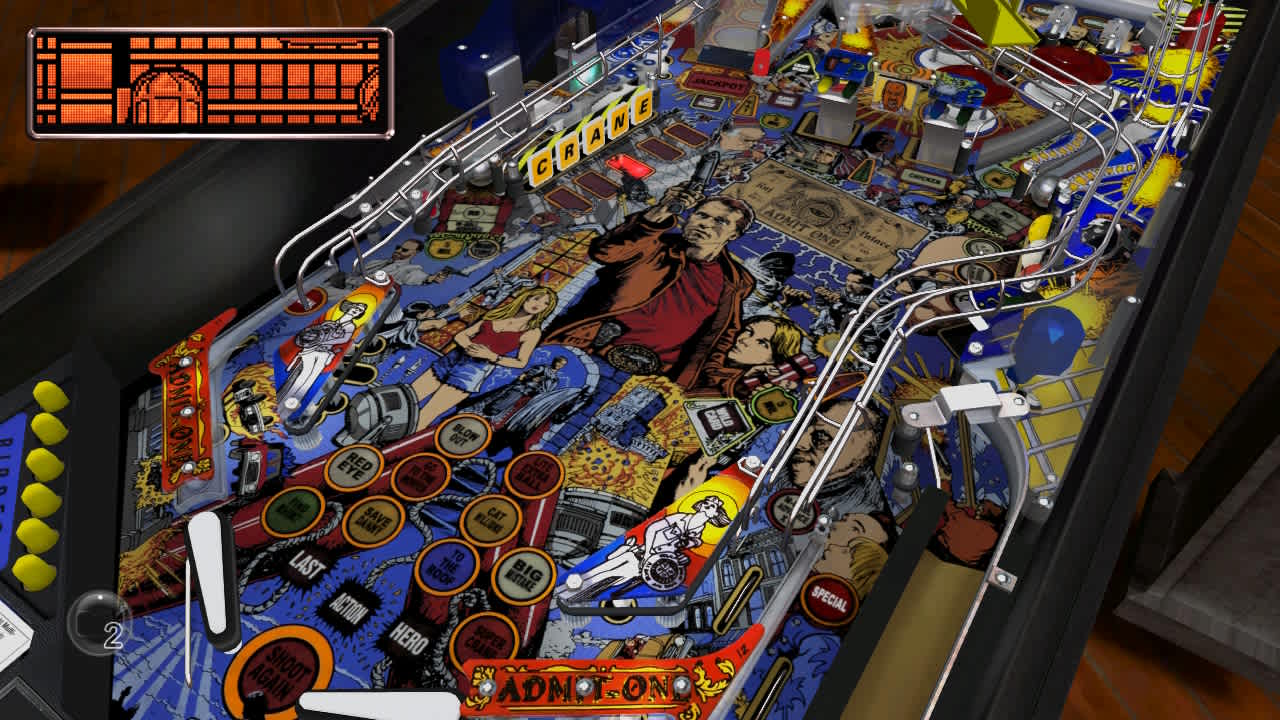Toggle the lit letter C in CRANE

point(544,162)
